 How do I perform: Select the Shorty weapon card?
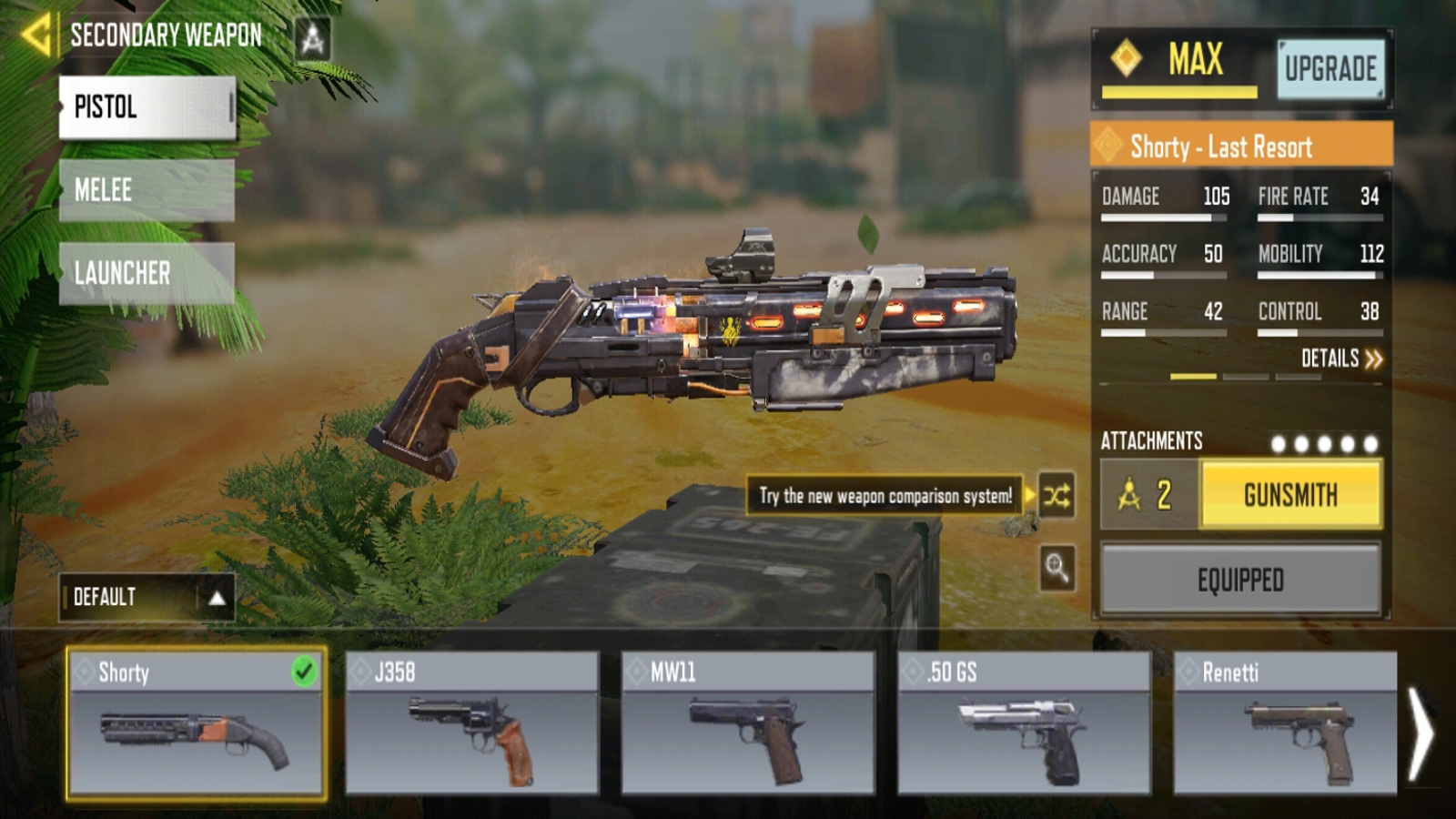[x=196, y=723]
